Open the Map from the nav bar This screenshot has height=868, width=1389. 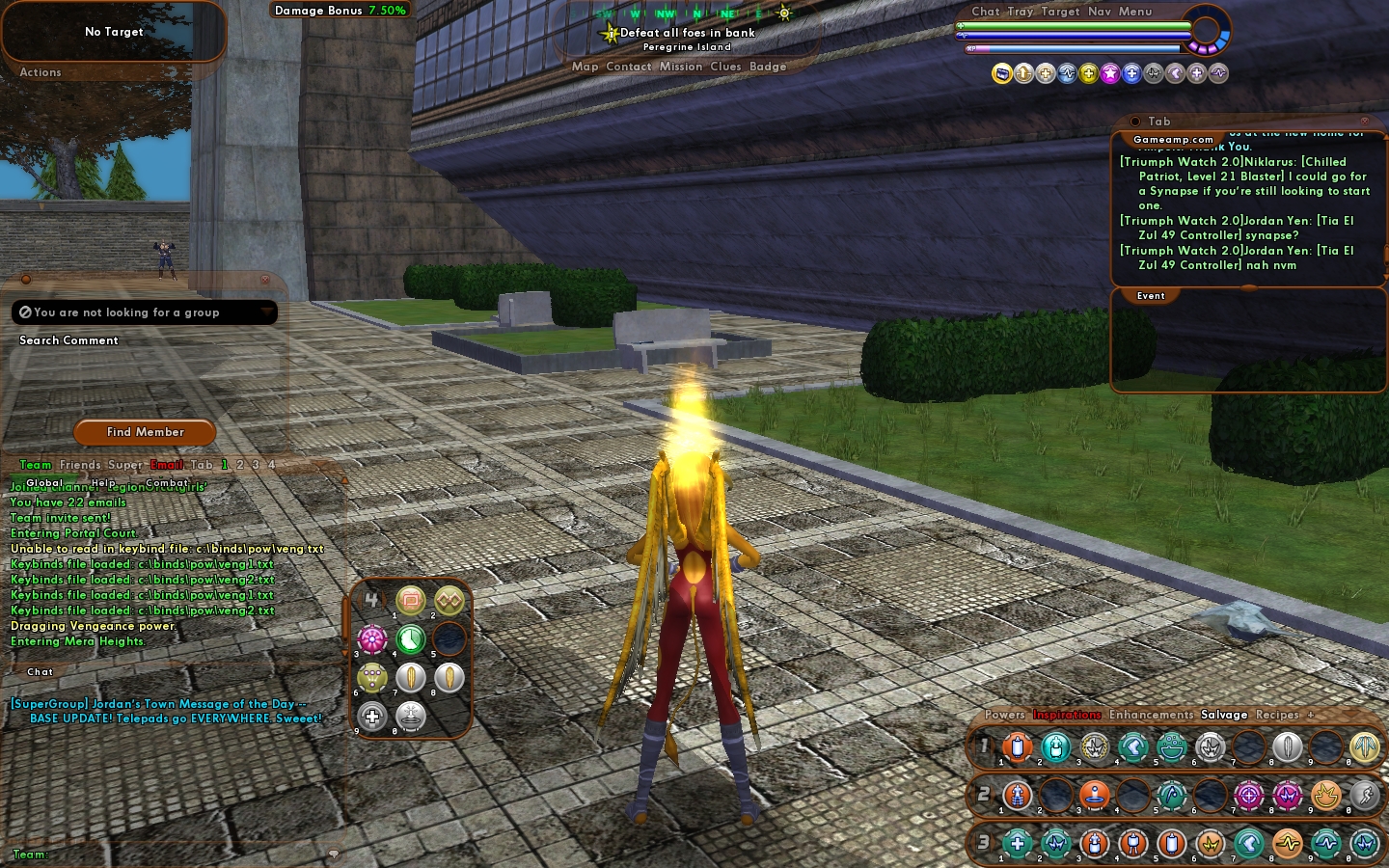(585, 67)
